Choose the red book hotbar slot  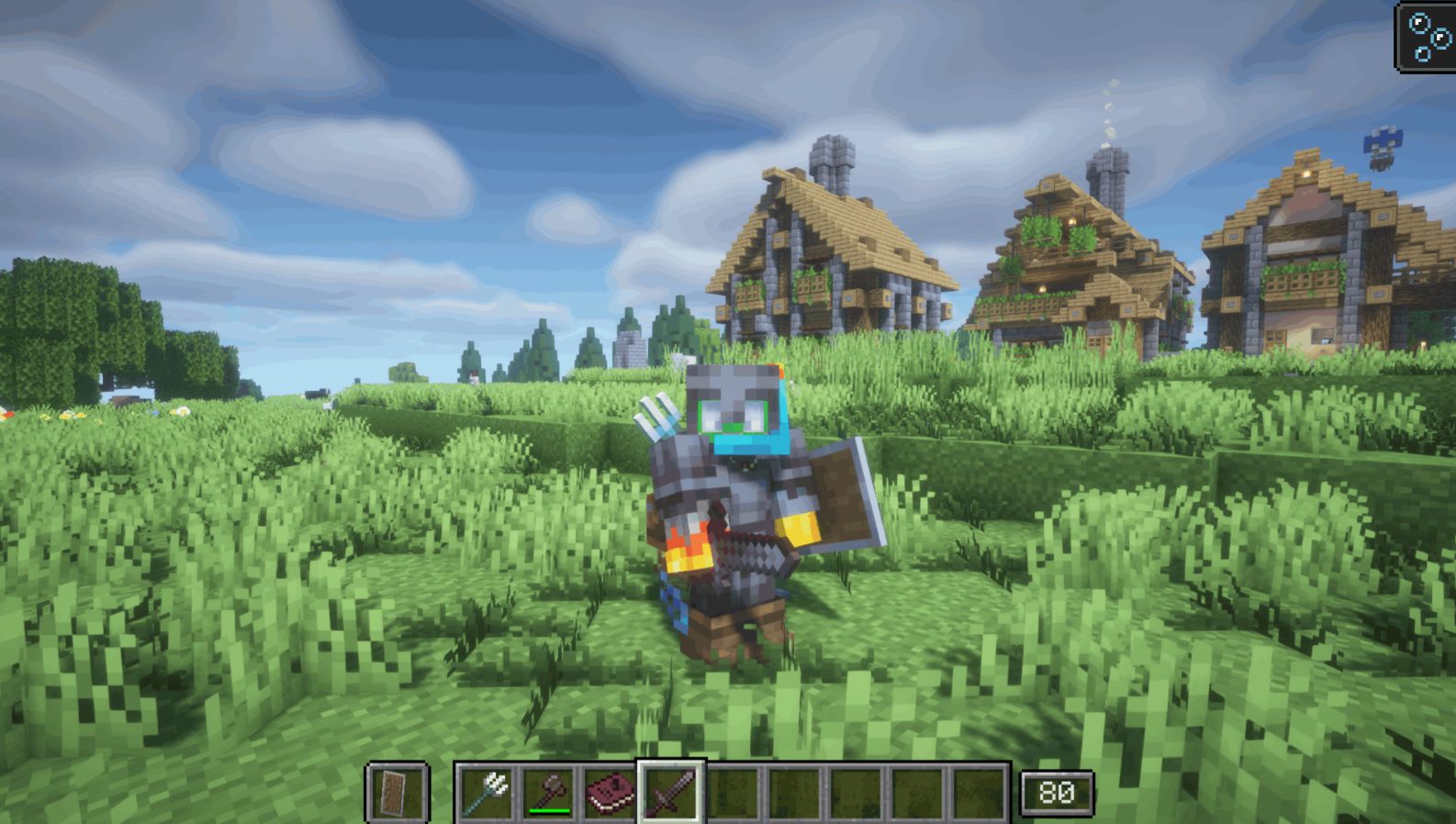click(609, 792)
